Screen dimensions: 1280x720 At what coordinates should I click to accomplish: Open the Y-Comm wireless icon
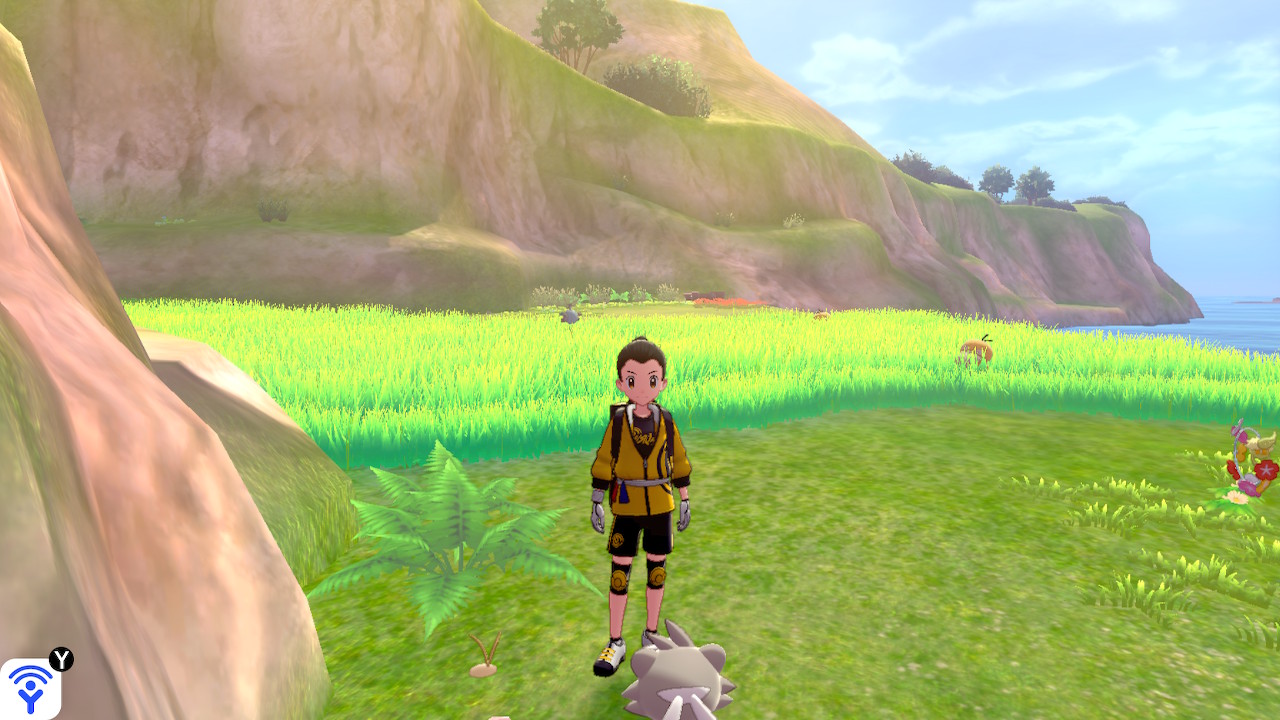click(x=30, y=689)
